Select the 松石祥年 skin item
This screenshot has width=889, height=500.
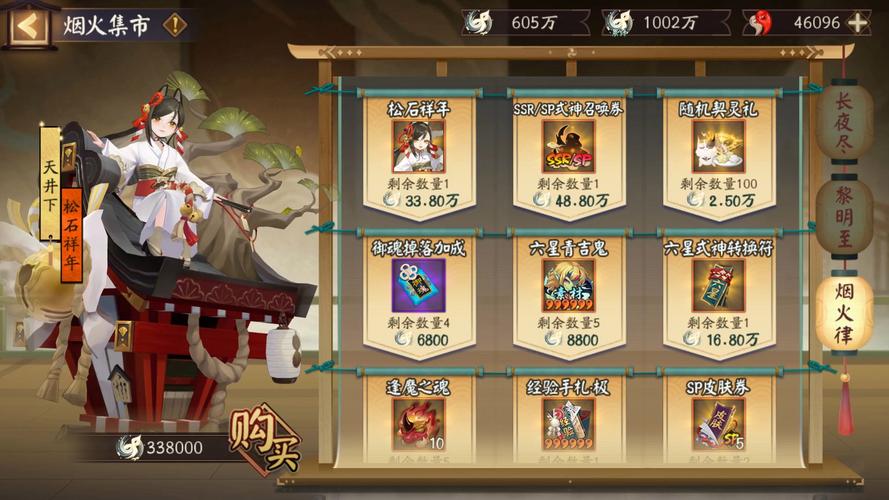pos(418,148)
